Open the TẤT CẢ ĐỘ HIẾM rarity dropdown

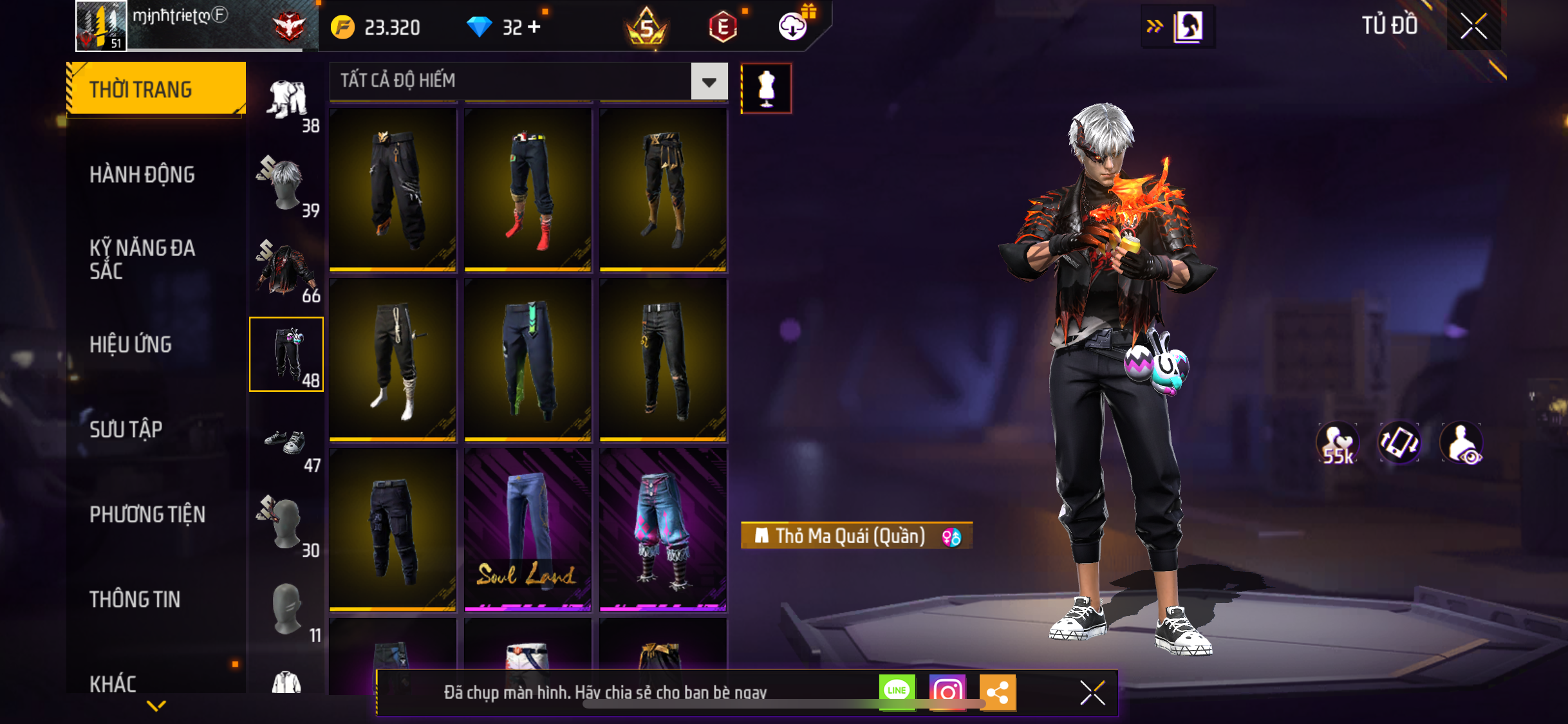point(709,82)
